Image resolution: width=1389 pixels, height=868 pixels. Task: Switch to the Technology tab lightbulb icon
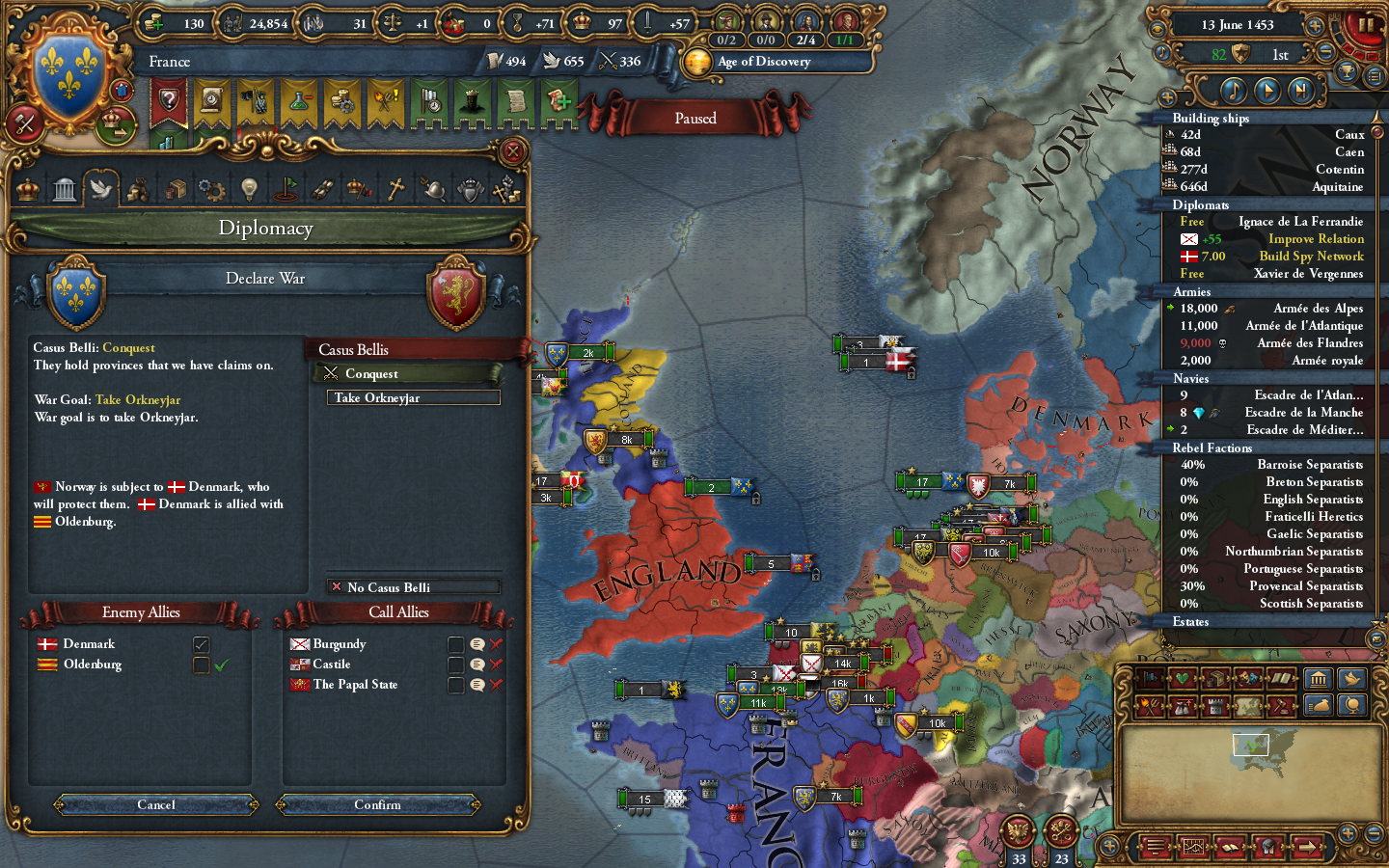pos(248,188)
